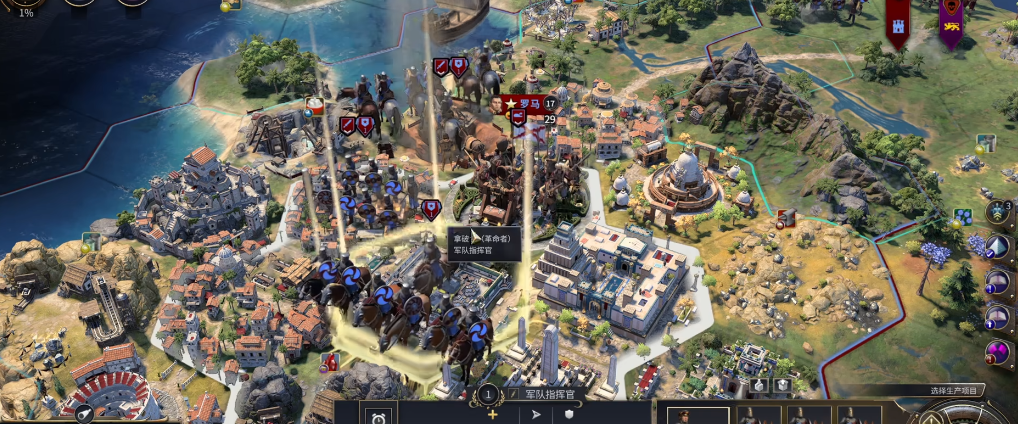This screenshot has height=424, width=1018.
Task: Choose the arrow move action icon
Action: click(534, 414)
